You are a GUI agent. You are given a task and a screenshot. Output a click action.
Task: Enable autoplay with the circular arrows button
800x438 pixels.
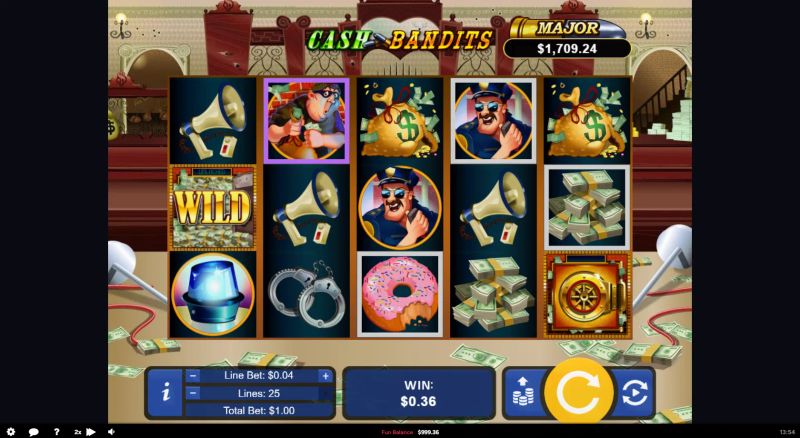pos(633,392)
